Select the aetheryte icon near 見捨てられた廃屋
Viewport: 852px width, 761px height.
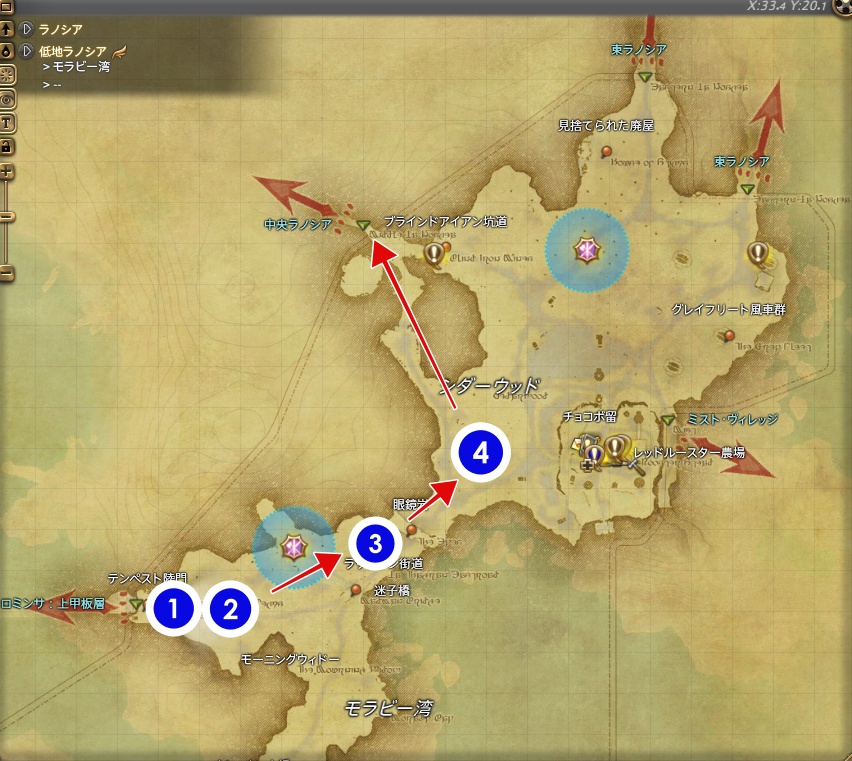(x=587, y=251)
